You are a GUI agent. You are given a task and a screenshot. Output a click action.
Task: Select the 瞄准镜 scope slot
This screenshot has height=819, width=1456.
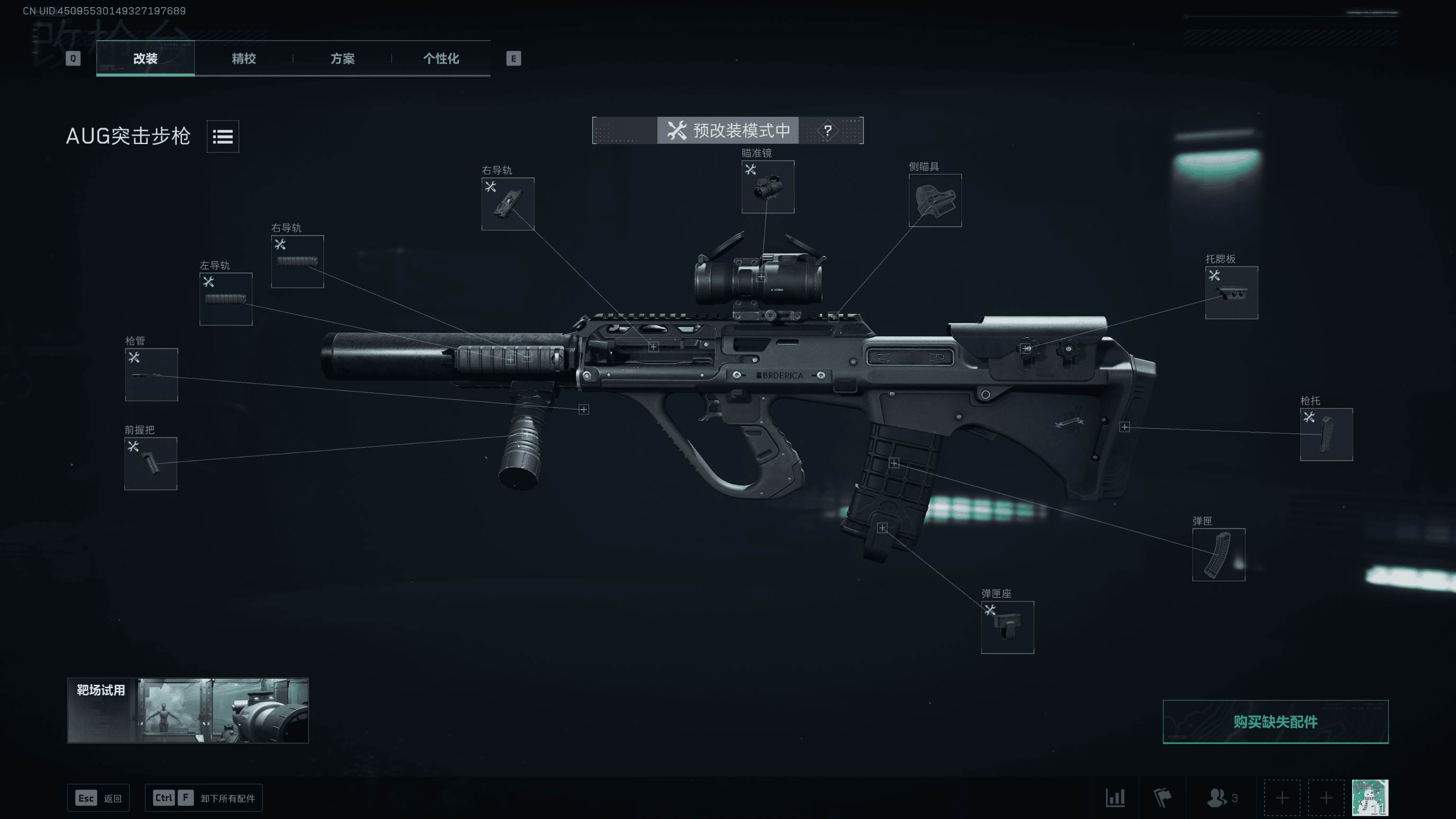point(767,187)
